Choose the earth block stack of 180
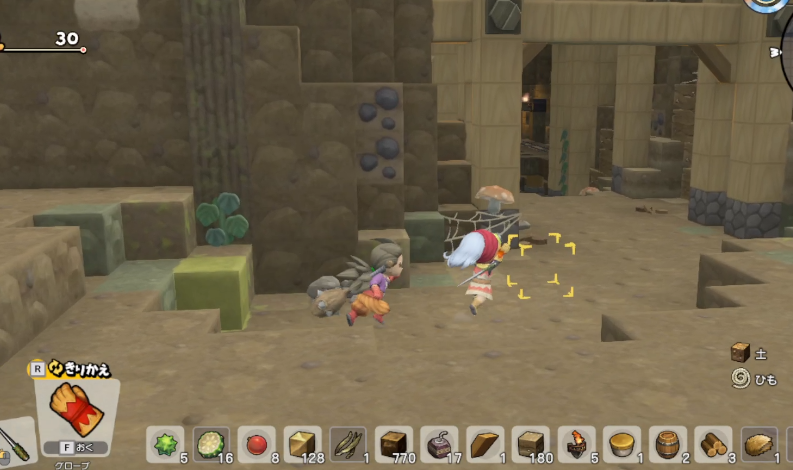793x470 pixels. click(x=532, y=445)
